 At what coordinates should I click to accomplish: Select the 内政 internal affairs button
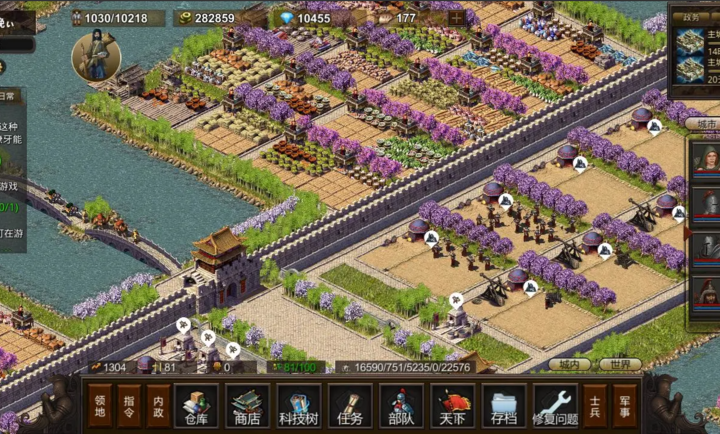158,406
